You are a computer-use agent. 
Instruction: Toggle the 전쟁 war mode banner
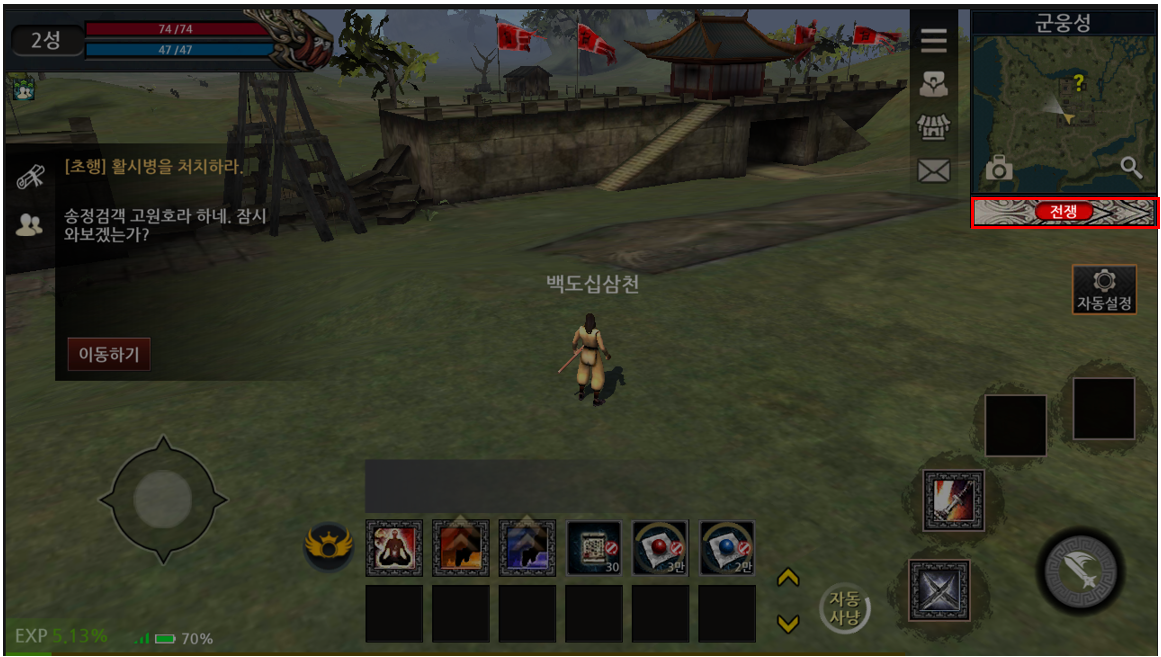tap(1064, 212)
